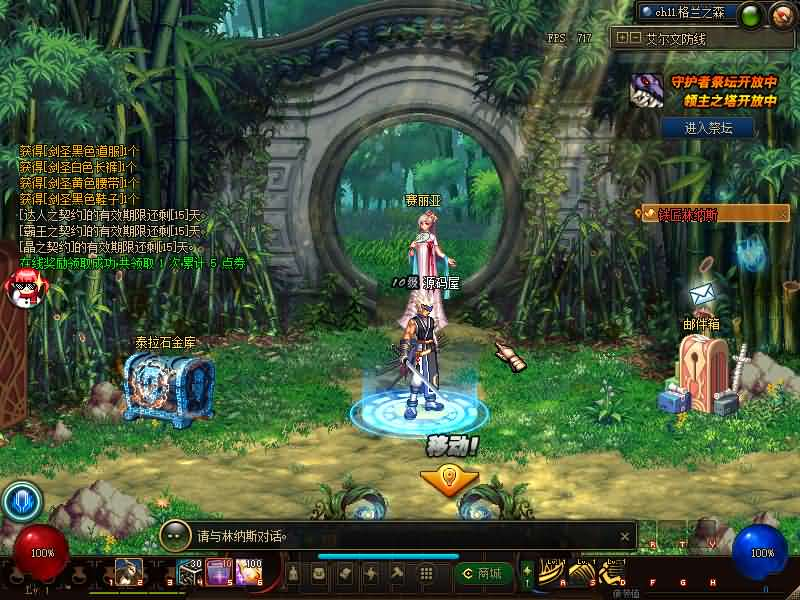The width and height of the screenshot is (800, 600).
Task: Click the green orb button
Action: pos(752,15)
